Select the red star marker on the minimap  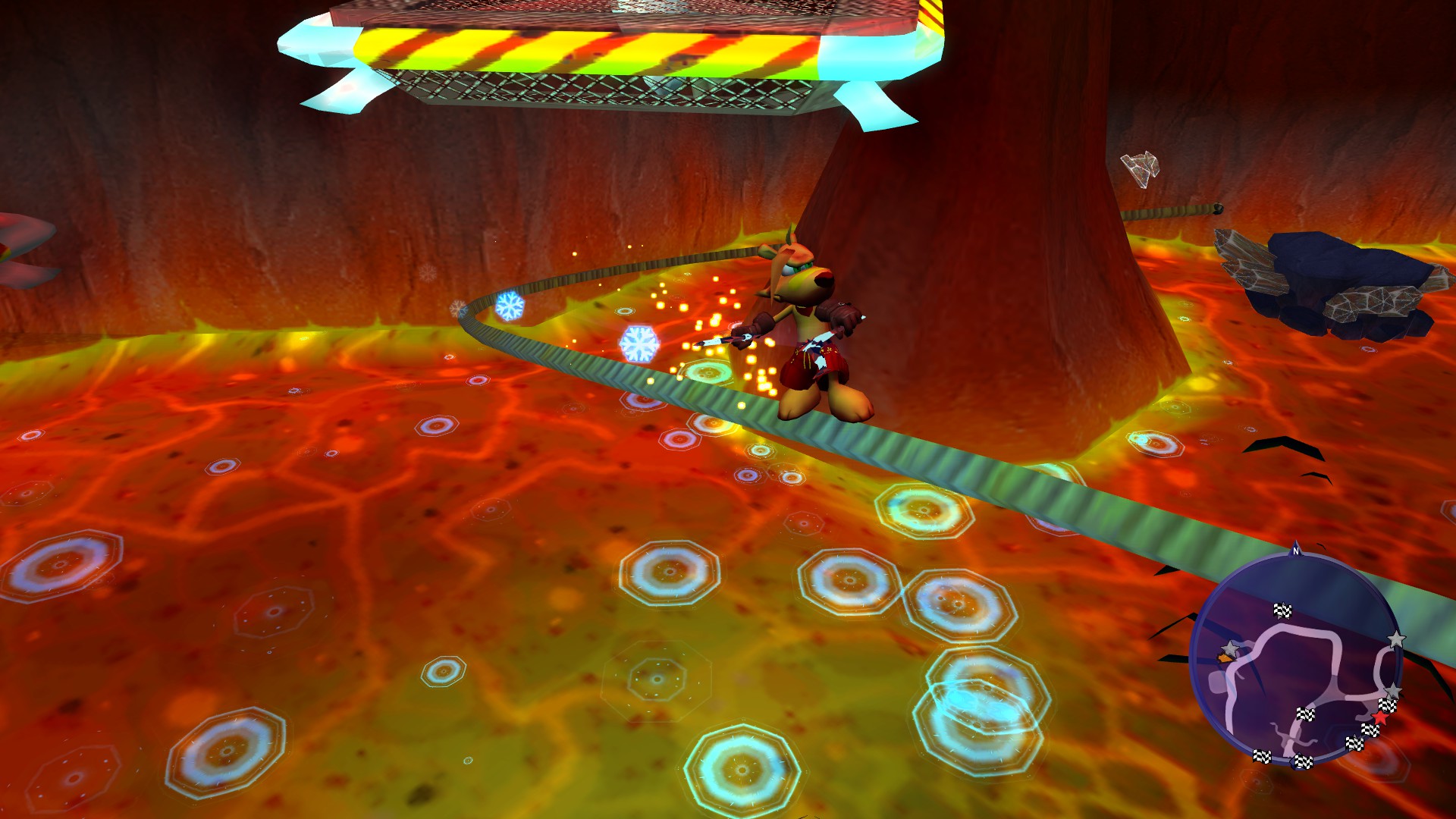(1379, 718)
